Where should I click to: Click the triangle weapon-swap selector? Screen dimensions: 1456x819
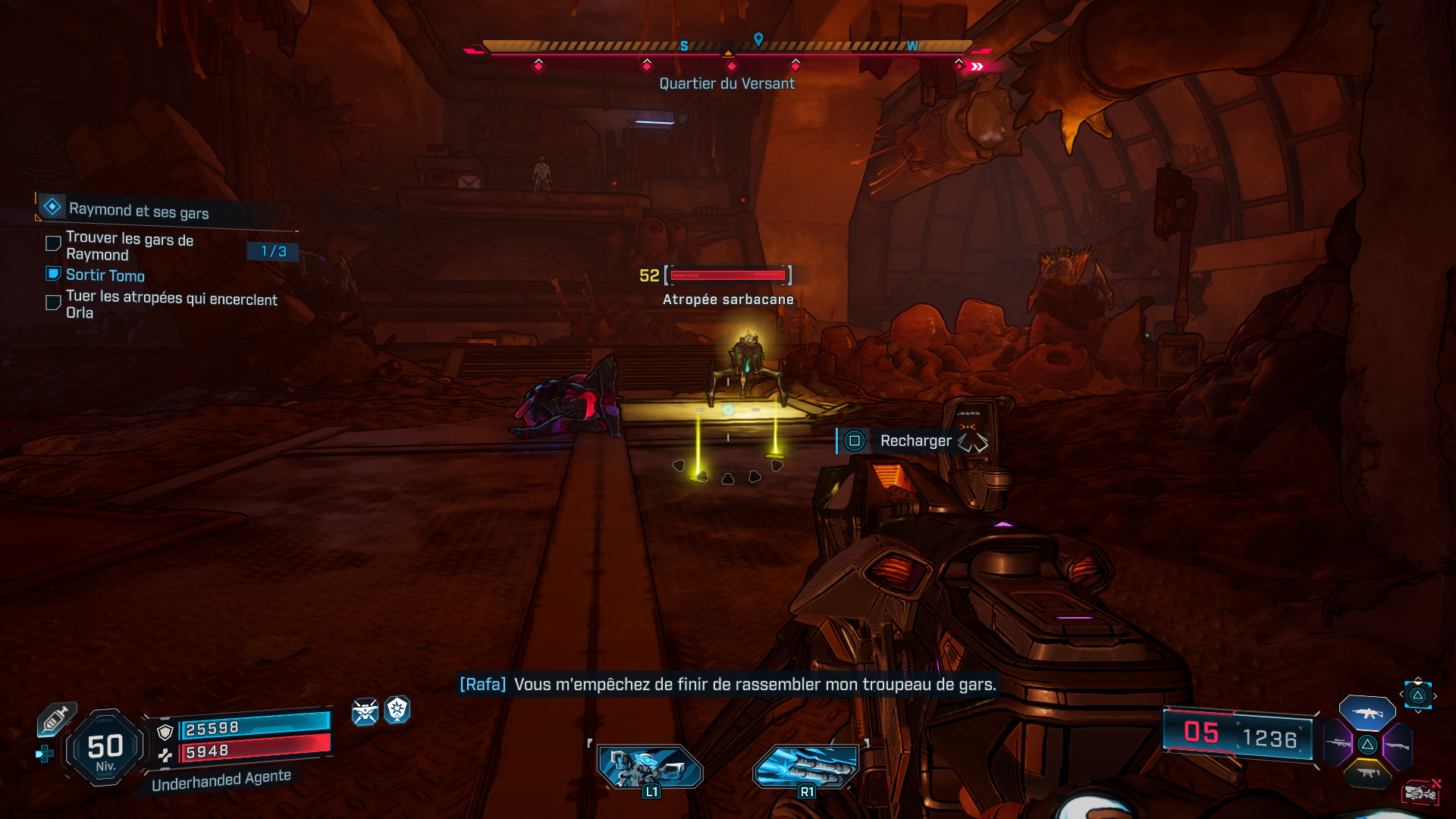point(1418,695)
